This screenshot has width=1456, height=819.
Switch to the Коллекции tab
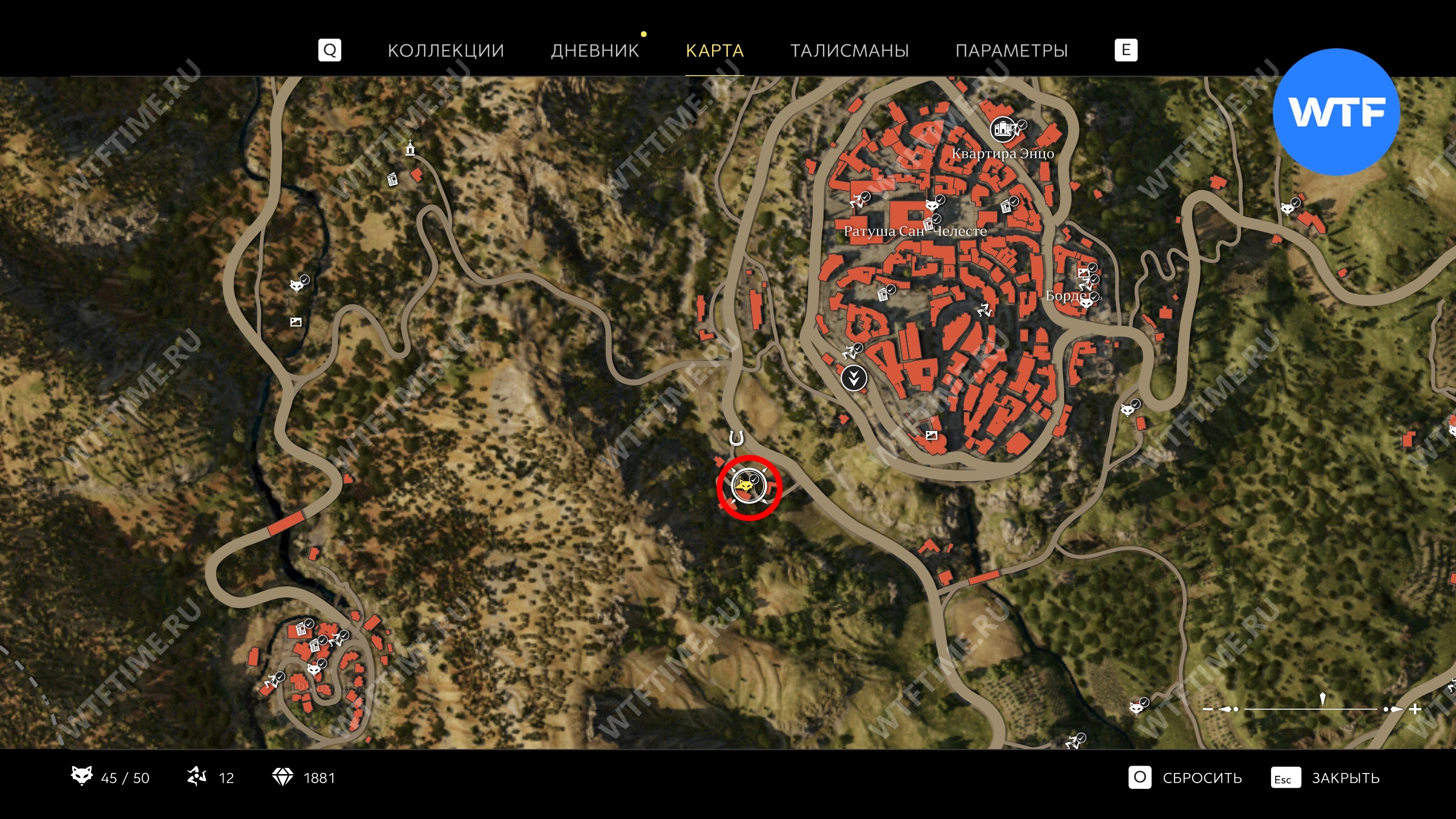(x=445, y=51)
